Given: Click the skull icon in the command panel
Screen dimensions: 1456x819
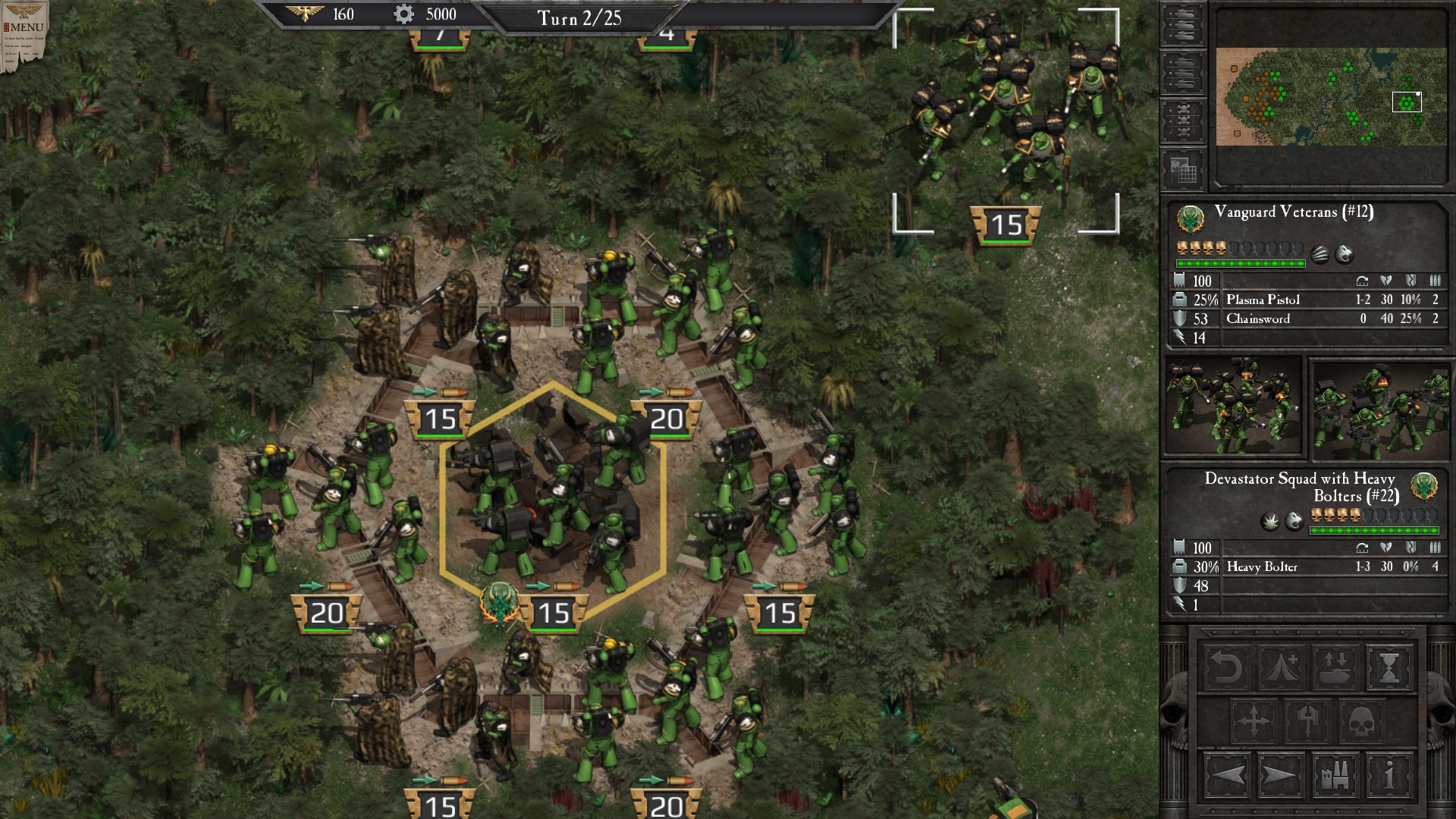Looking at the screenshot, I should [x=1361, y=720].
